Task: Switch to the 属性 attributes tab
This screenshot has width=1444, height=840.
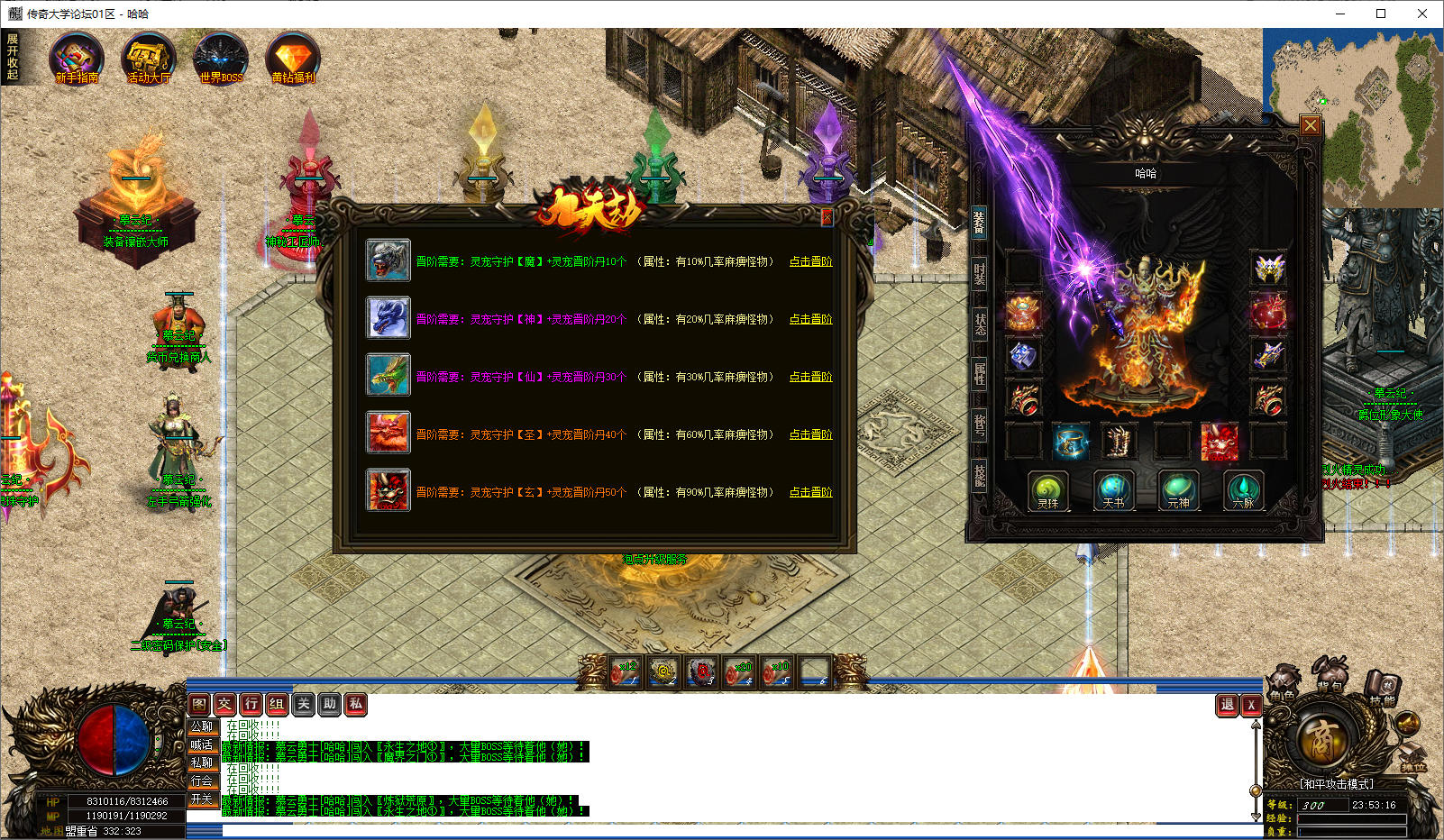Action: point(979,373)
